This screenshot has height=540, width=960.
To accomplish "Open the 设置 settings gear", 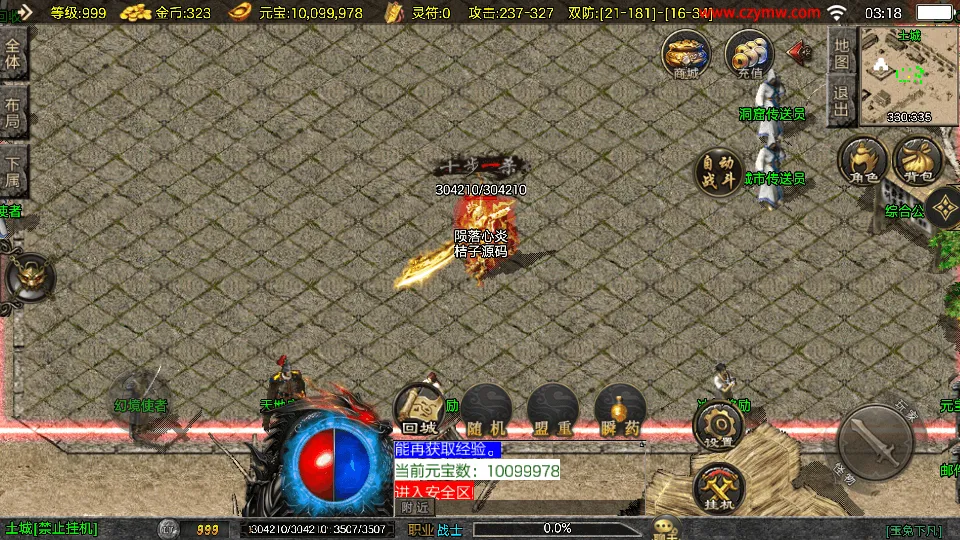I will point(718,427).
